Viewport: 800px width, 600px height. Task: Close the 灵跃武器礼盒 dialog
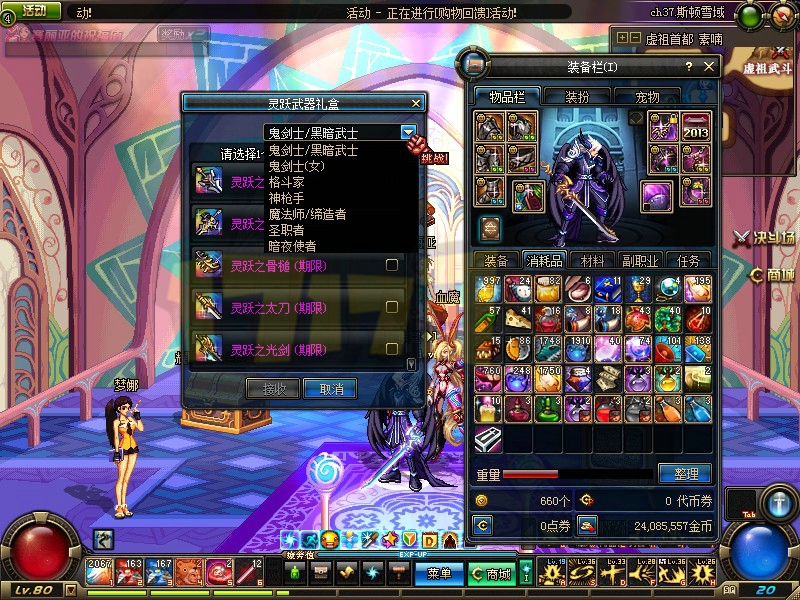point(416,103)
